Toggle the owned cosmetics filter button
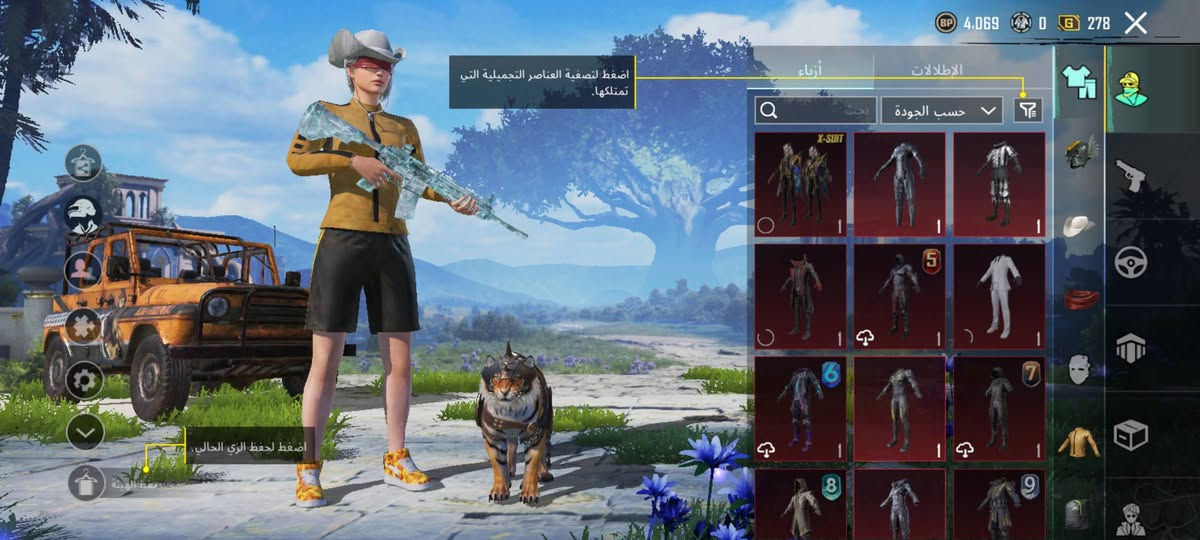Screen dimensions: 1200x540 pyautogui.click(x=1028, y=110)
